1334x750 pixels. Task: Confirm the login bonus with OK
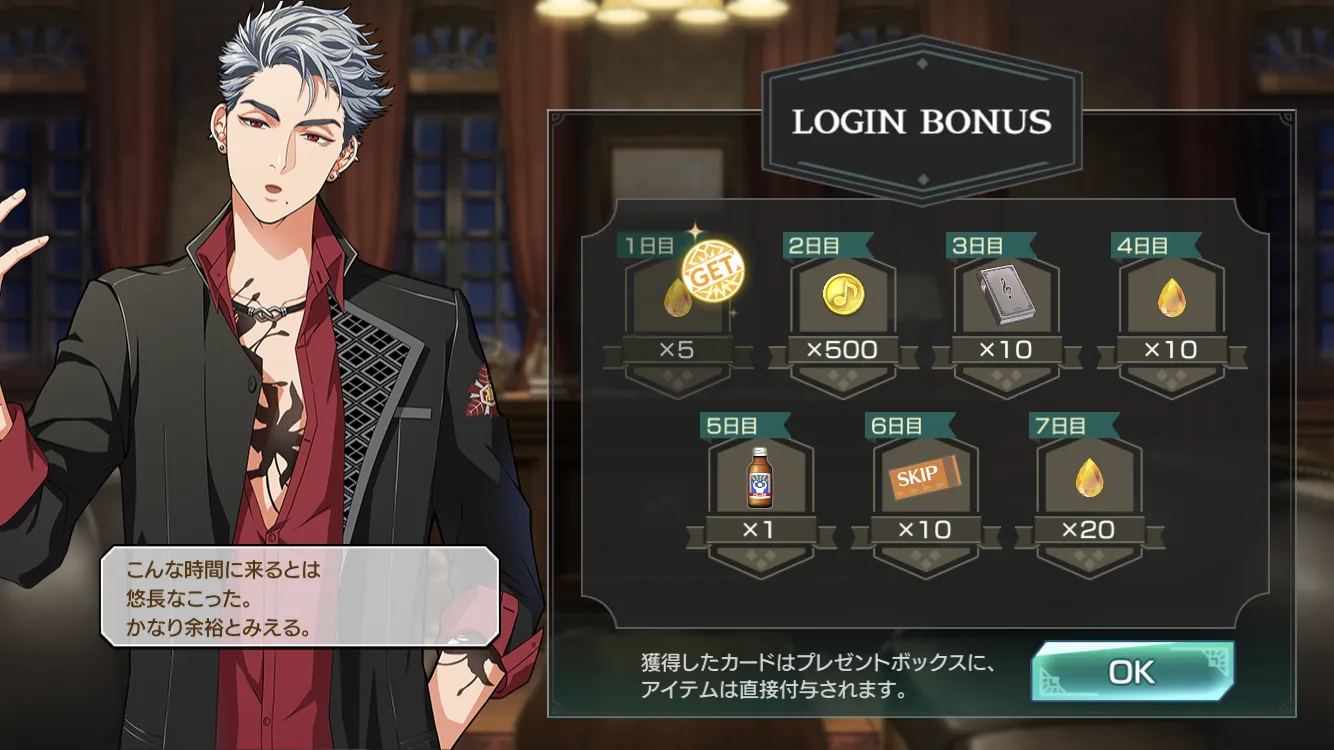pyautogui.click(x=1132, y=672)
